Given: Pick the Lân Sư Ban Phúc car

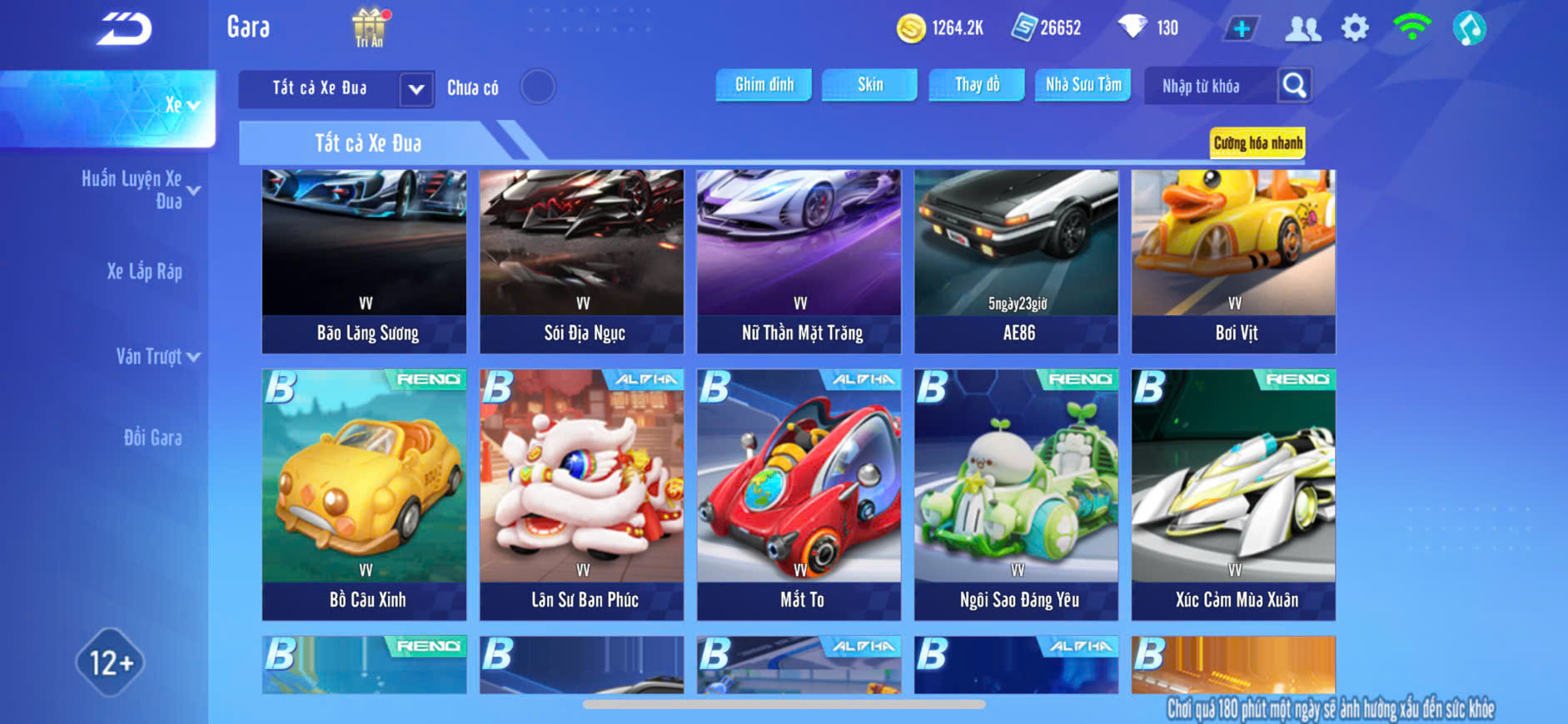Looking at the screenshot, I should click(581, 494).
